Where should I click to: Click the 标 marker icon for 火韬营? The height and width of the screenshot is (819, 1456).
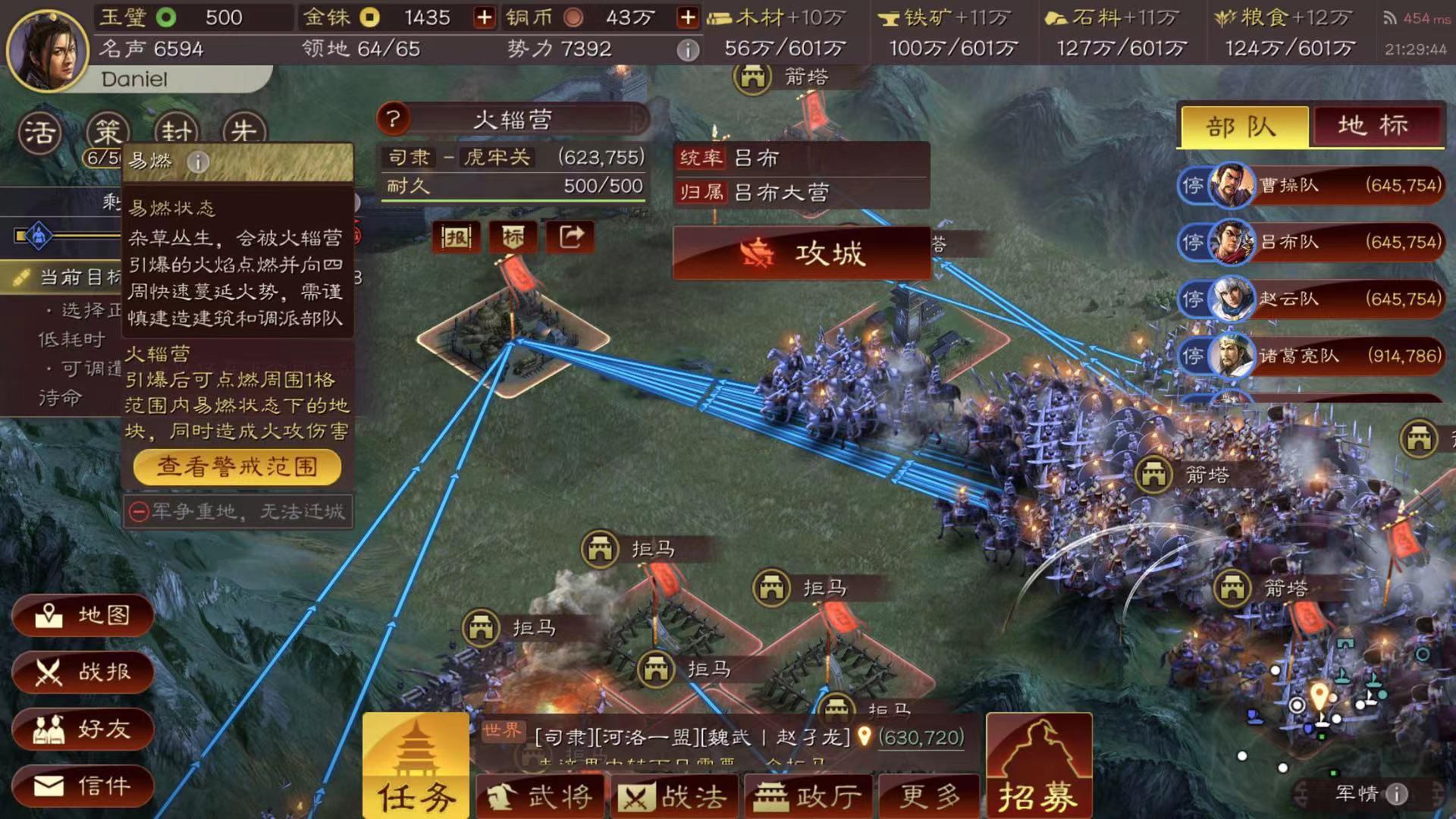click(513, 237)
